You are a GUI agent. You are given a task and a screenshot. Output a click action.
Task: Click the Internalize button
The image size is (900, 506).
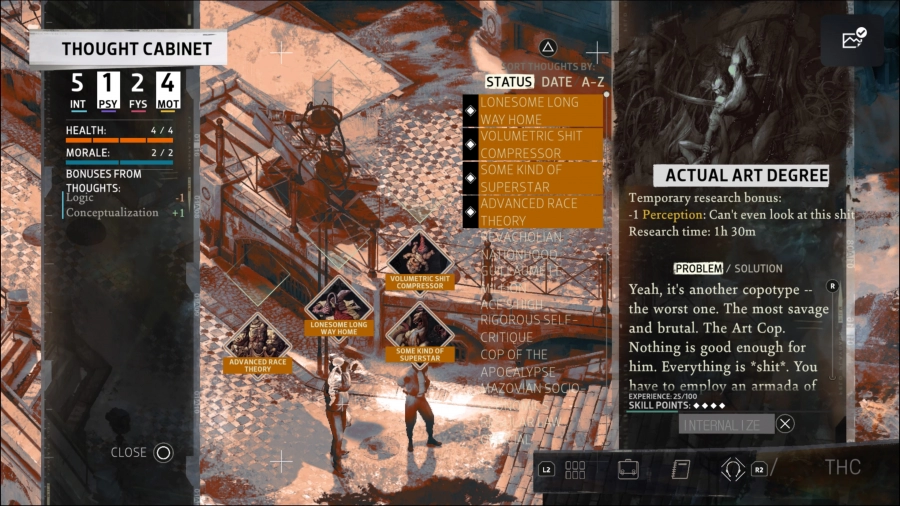pos(726,424)
